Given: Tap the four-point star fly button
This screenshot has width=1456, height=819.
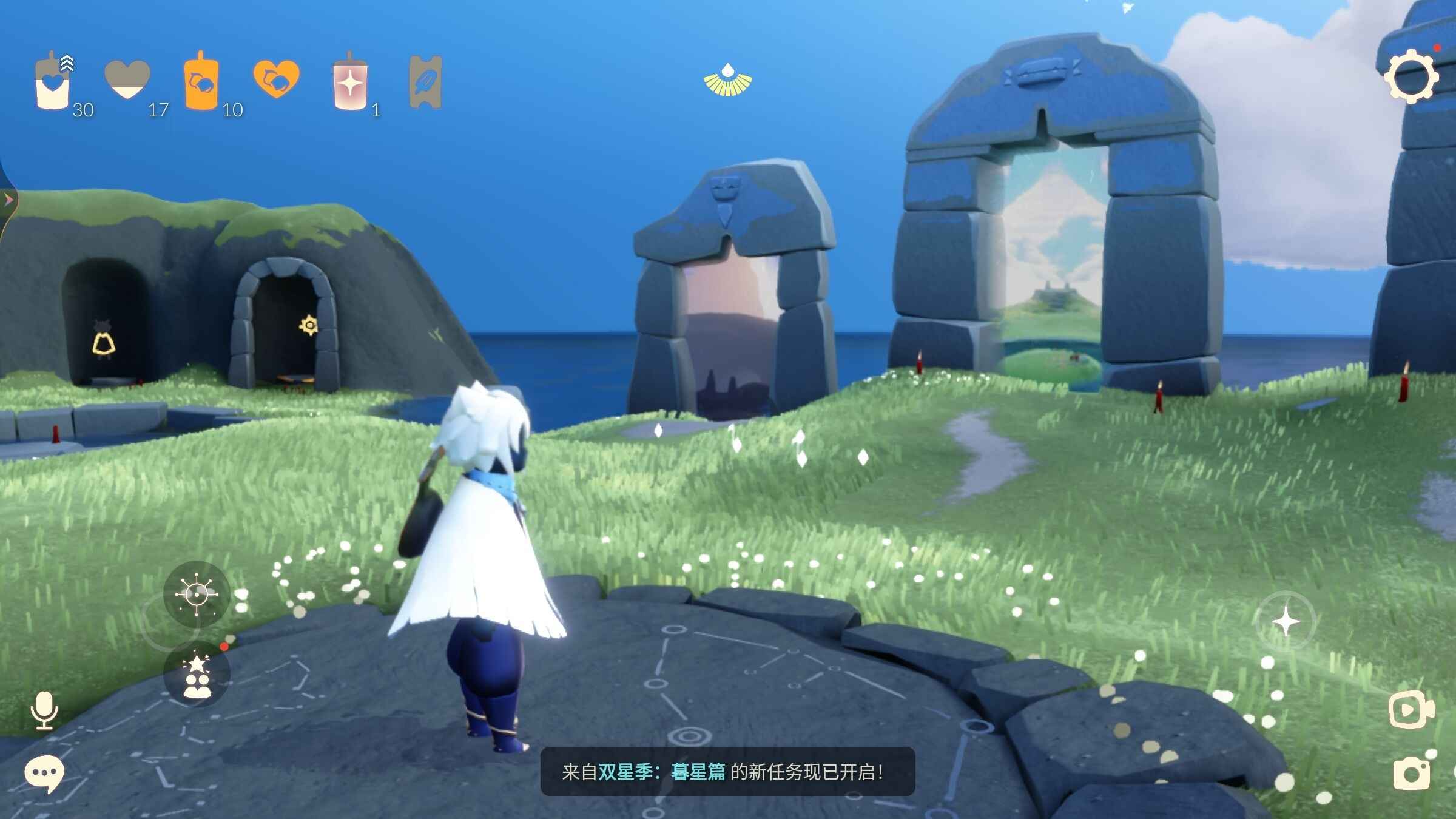Looking at the screenshot, I should [1286, 622].
